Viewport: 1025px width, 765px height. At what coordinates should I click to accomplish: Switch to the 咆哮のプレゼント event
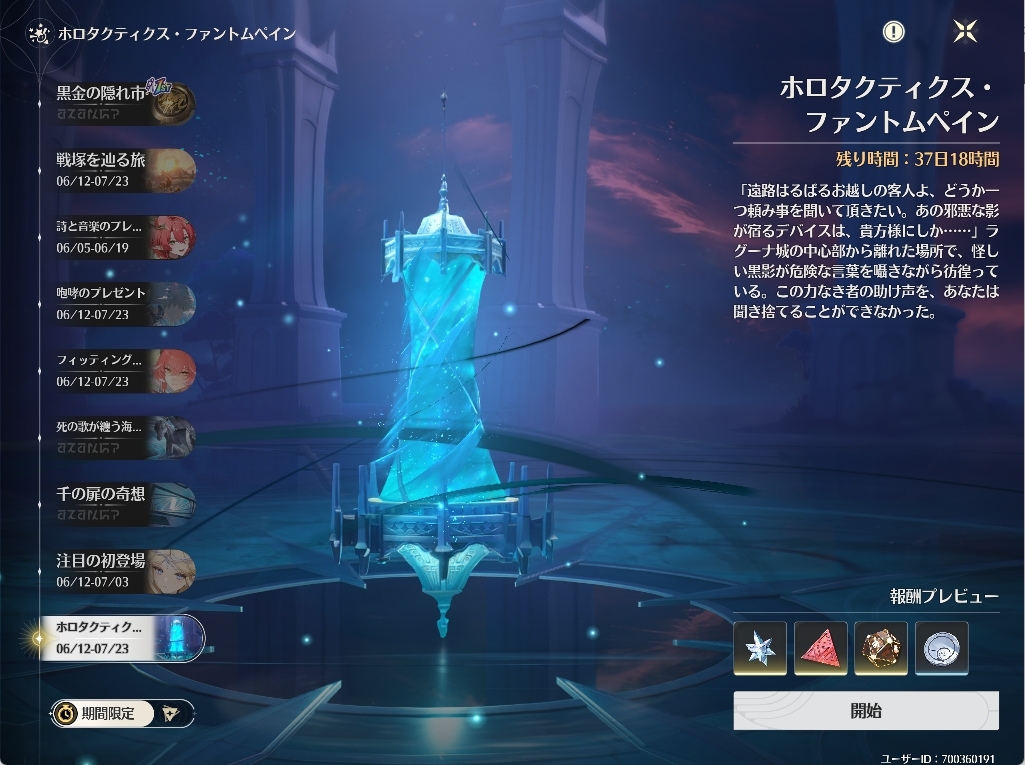coord(124,303)
